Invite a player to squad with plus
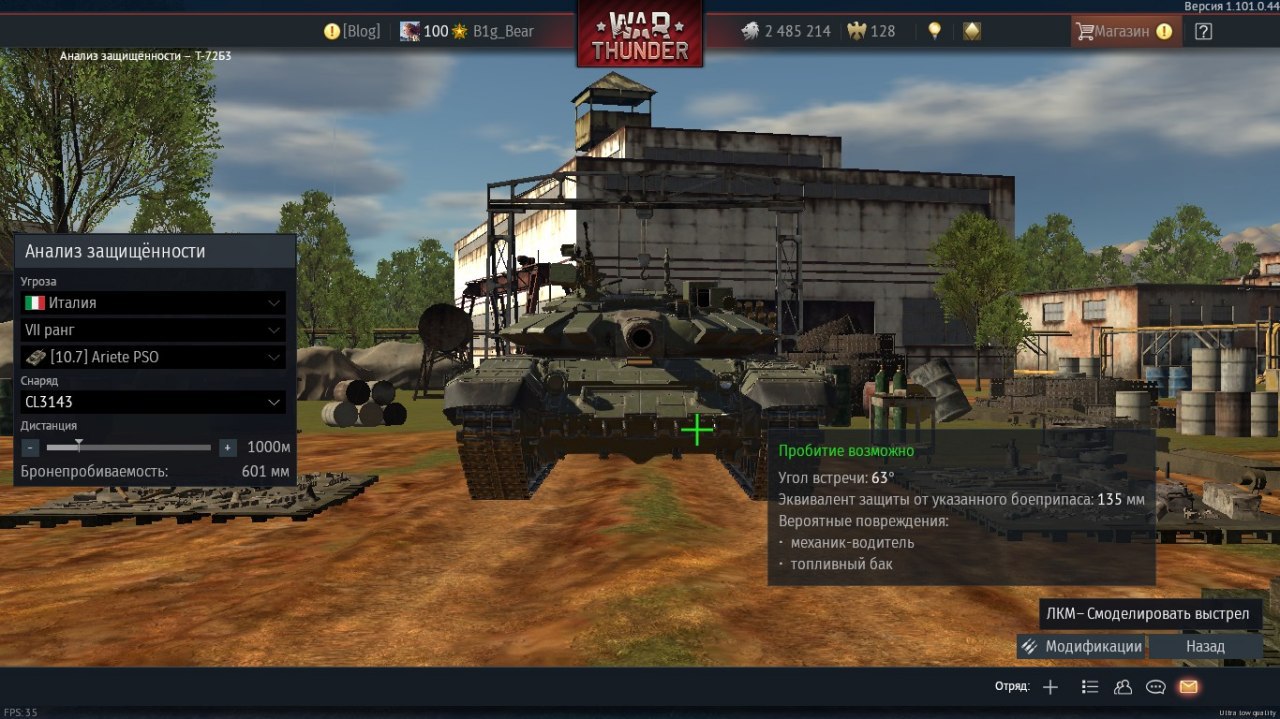Viewport: 1280px width, 719px height. tap(1050, 687)
